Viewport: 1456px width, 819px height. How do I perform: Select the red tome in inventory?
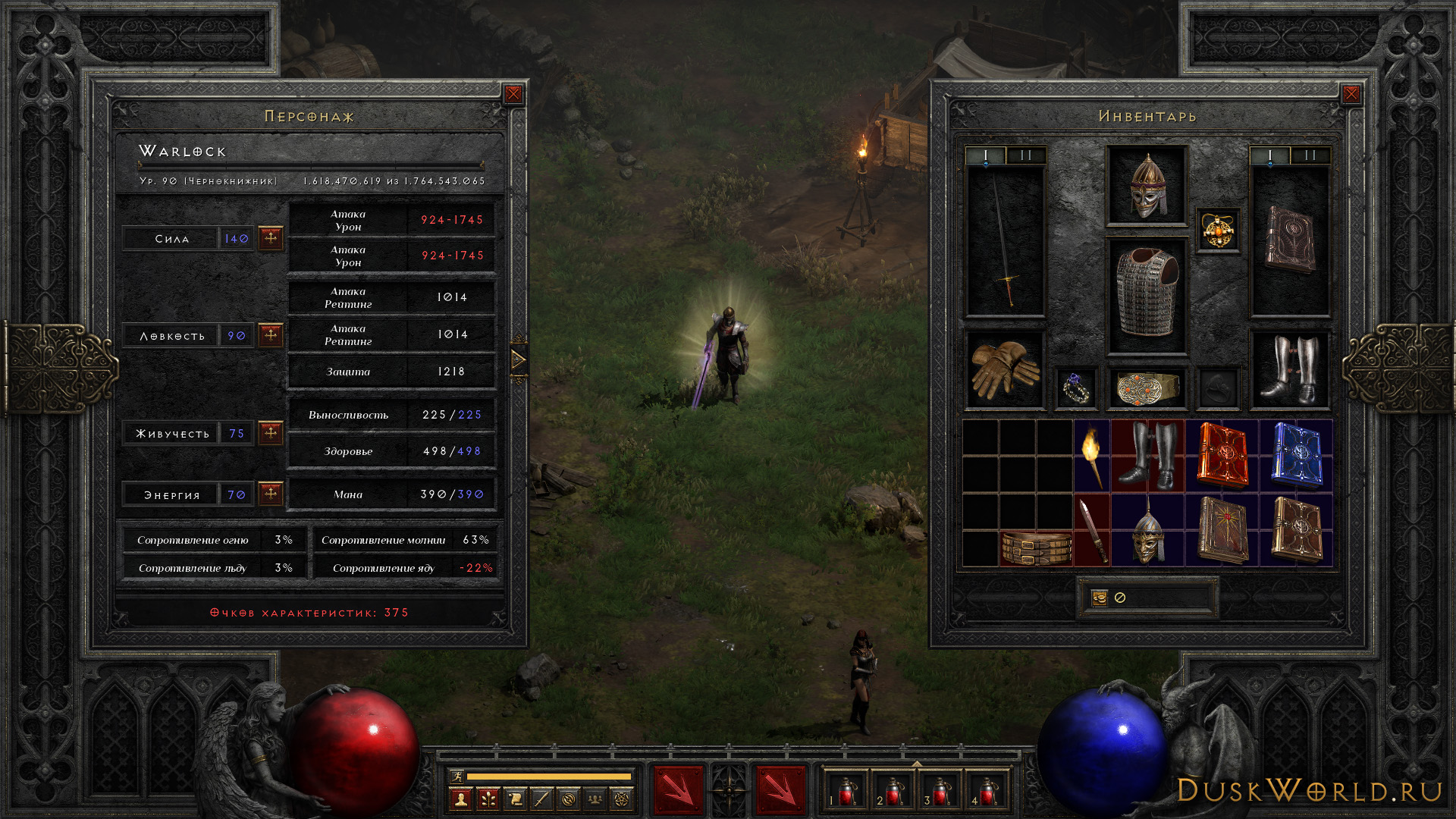[1222, 456]
